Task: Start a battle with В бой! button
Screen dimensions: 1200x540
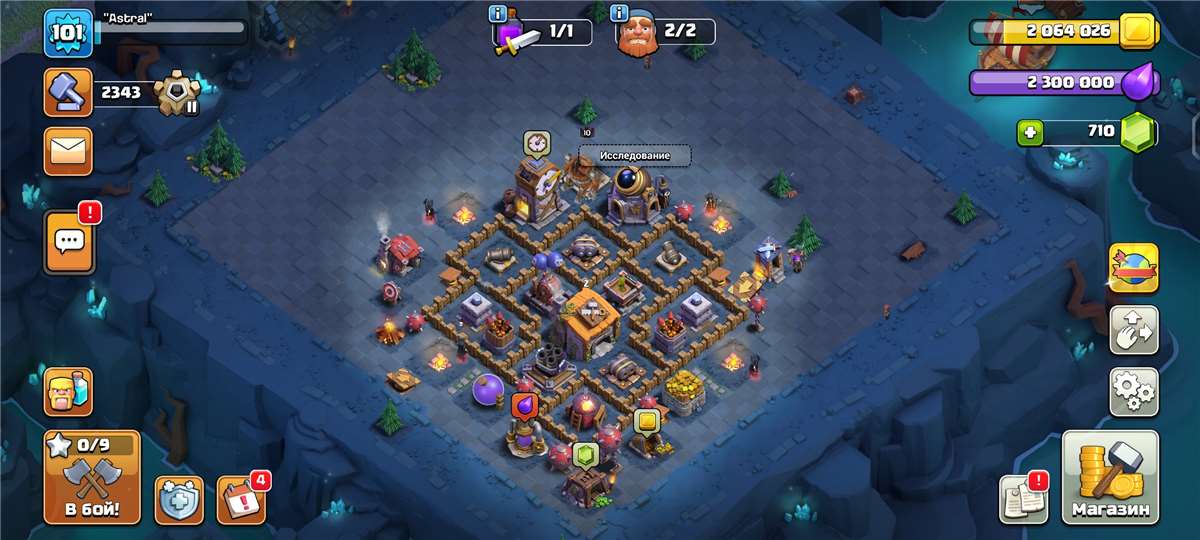Action: [92, 477]
